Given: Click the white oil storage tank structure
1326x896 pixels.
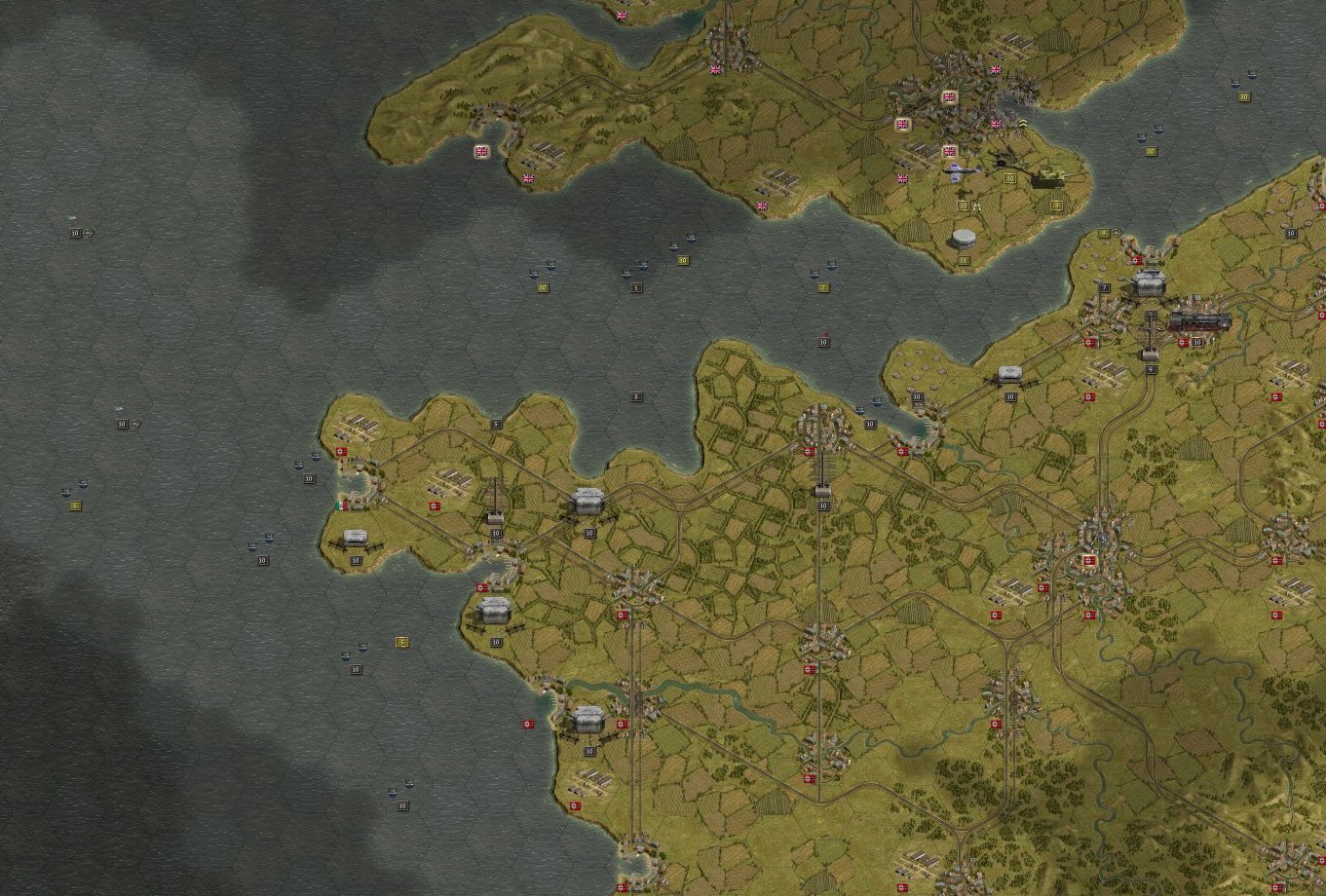Looking at the screenshot, I should click(x=962, y=237).
